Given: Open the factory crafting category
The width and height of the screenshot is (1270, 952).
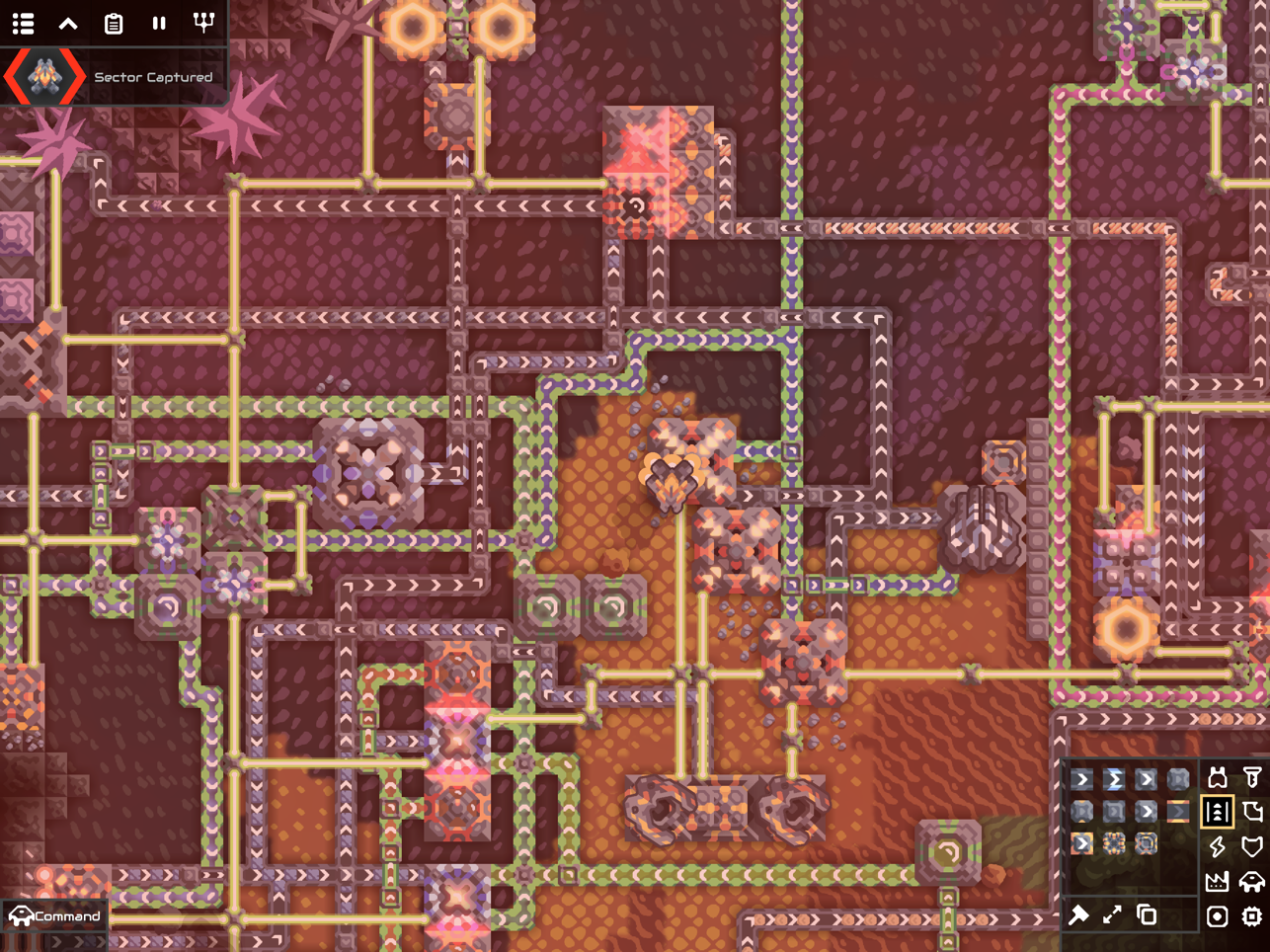Looking at the screenshot, I should point(1218,881).
